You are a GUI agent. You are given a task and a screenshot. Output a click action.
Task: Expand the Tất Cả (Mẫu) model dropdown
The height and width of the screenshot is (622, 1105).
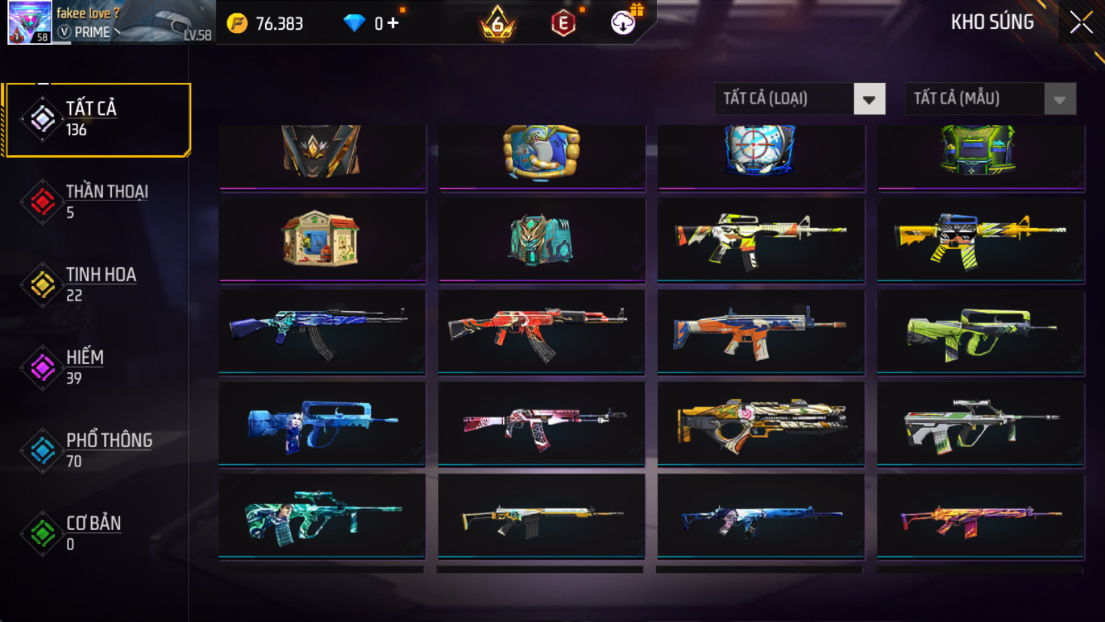990,99
